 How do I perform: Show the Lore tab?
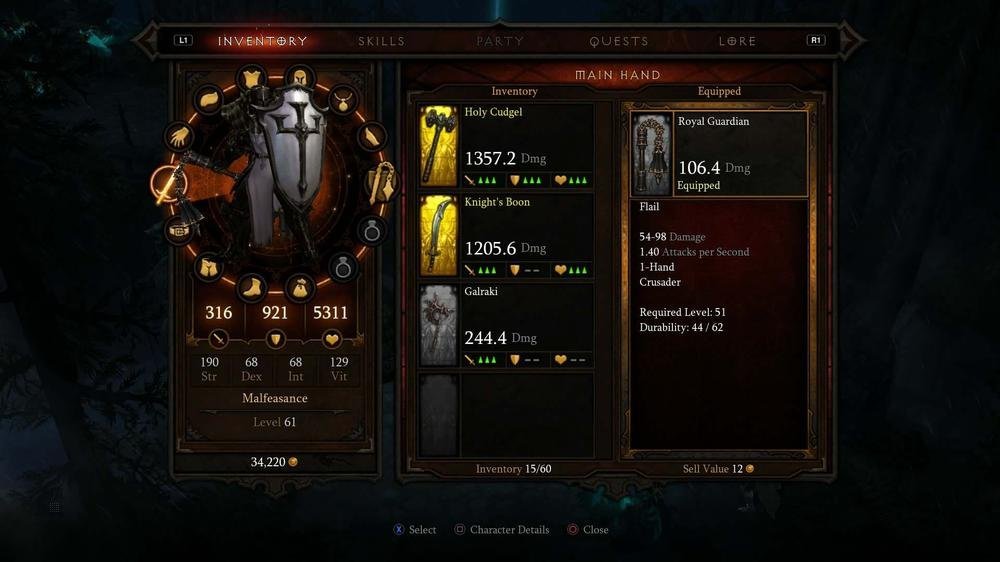pos(737,41)
